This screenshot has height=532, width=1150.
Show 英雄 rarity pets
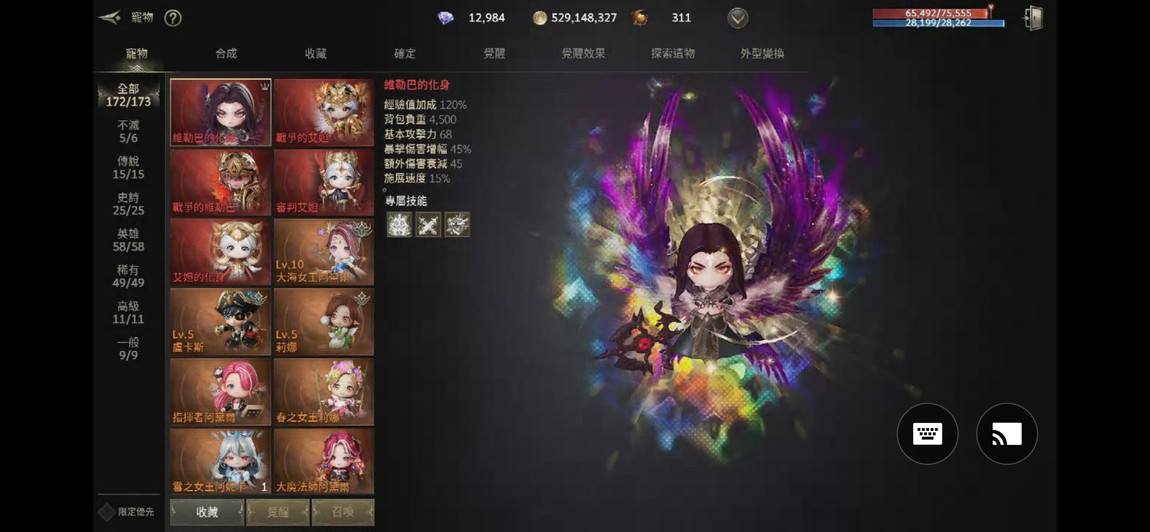coord(128,239)
